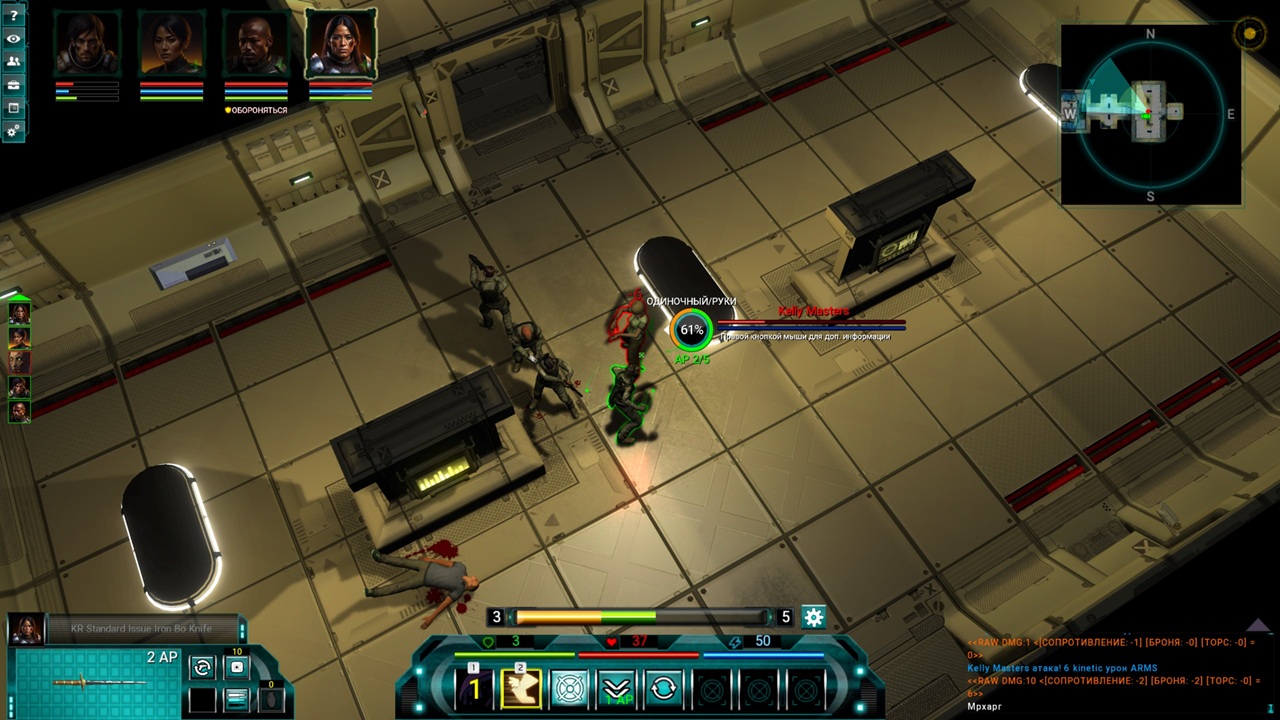This screenshot has height=720, width=1280.
Task: Open the briefcase inventory button
Action: pos(13,85)
